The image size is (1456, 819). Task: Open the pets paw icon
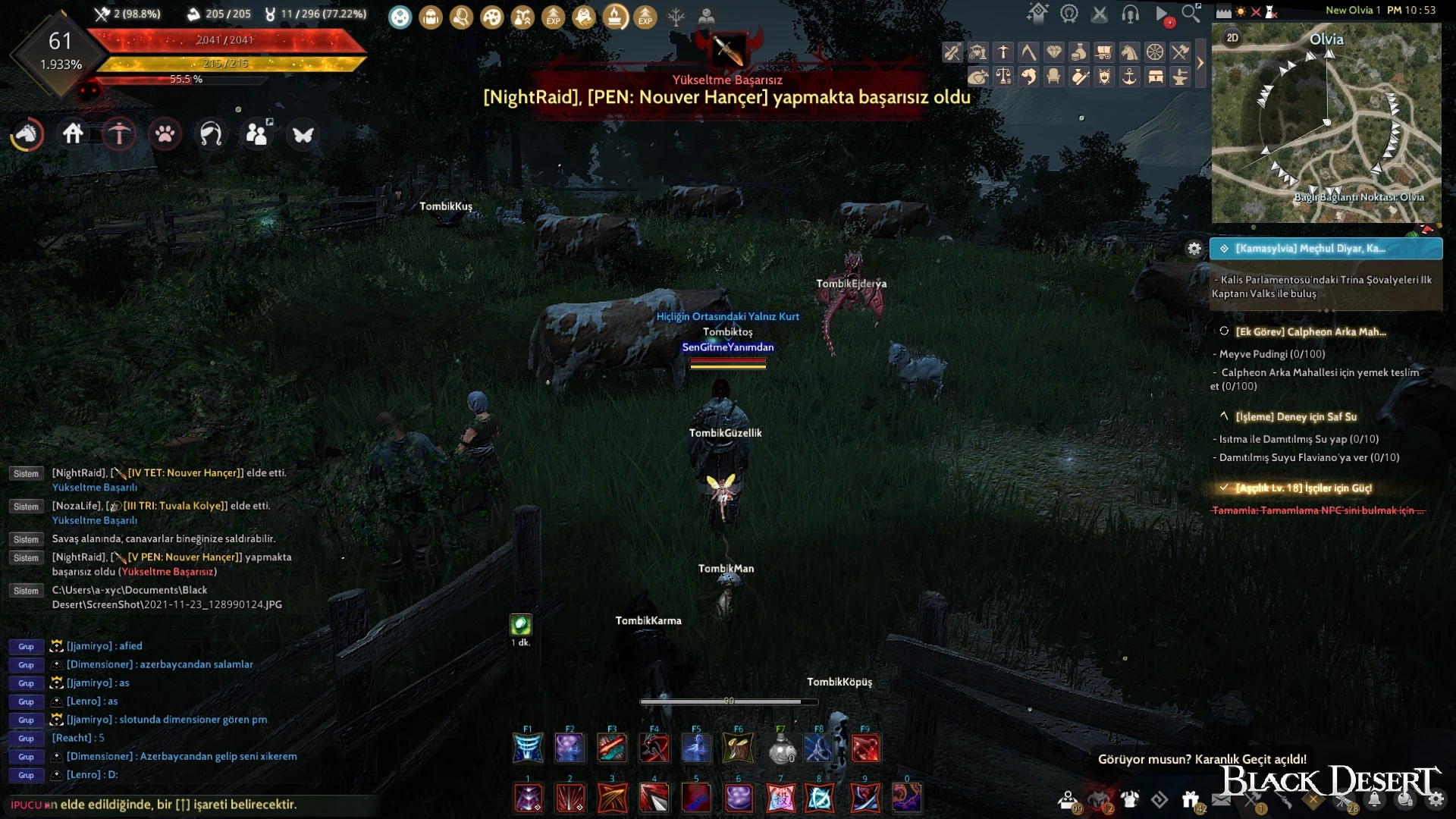(165, 134)
